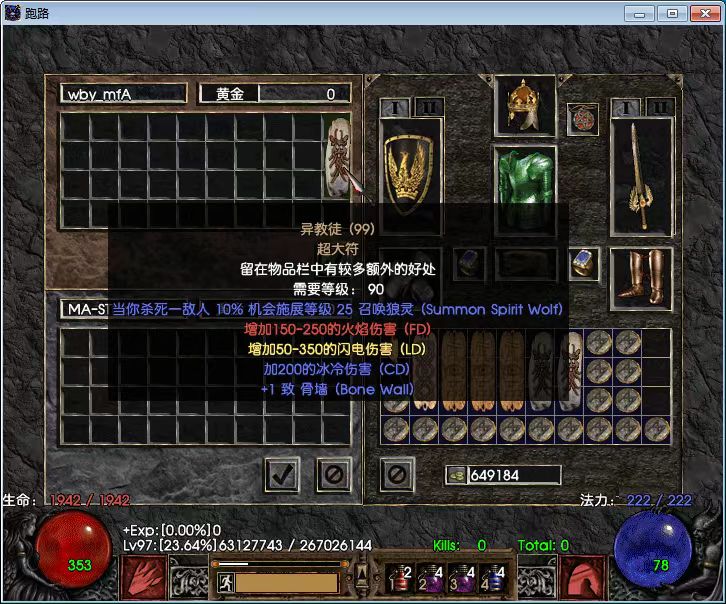Image resolution: width=726 pixels, height=604 pixels.
Task: Accept the trade with the checkmark button
Action: point(283,473)
